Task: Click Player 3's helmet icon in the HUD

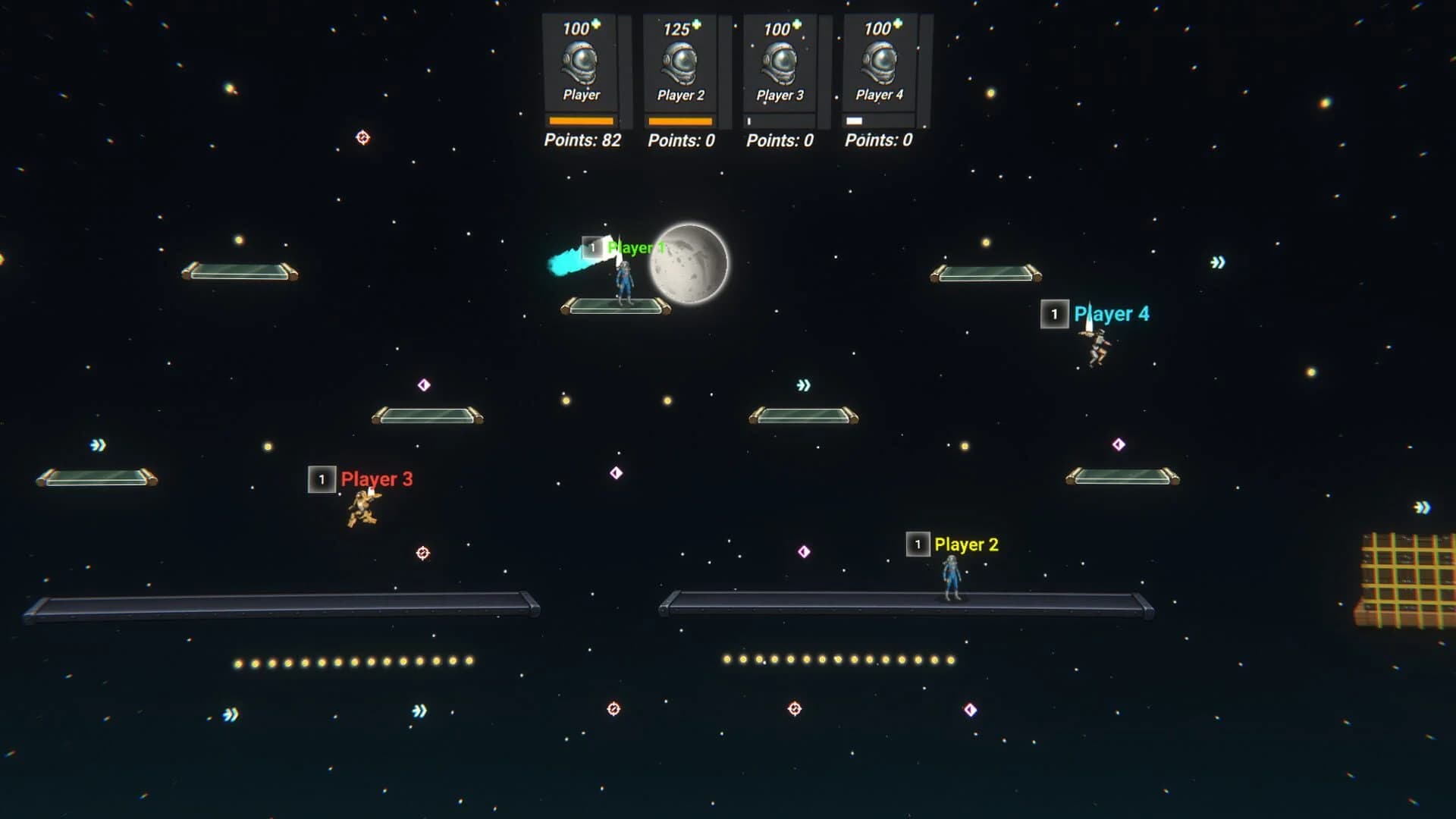Action: pos(780,64)
